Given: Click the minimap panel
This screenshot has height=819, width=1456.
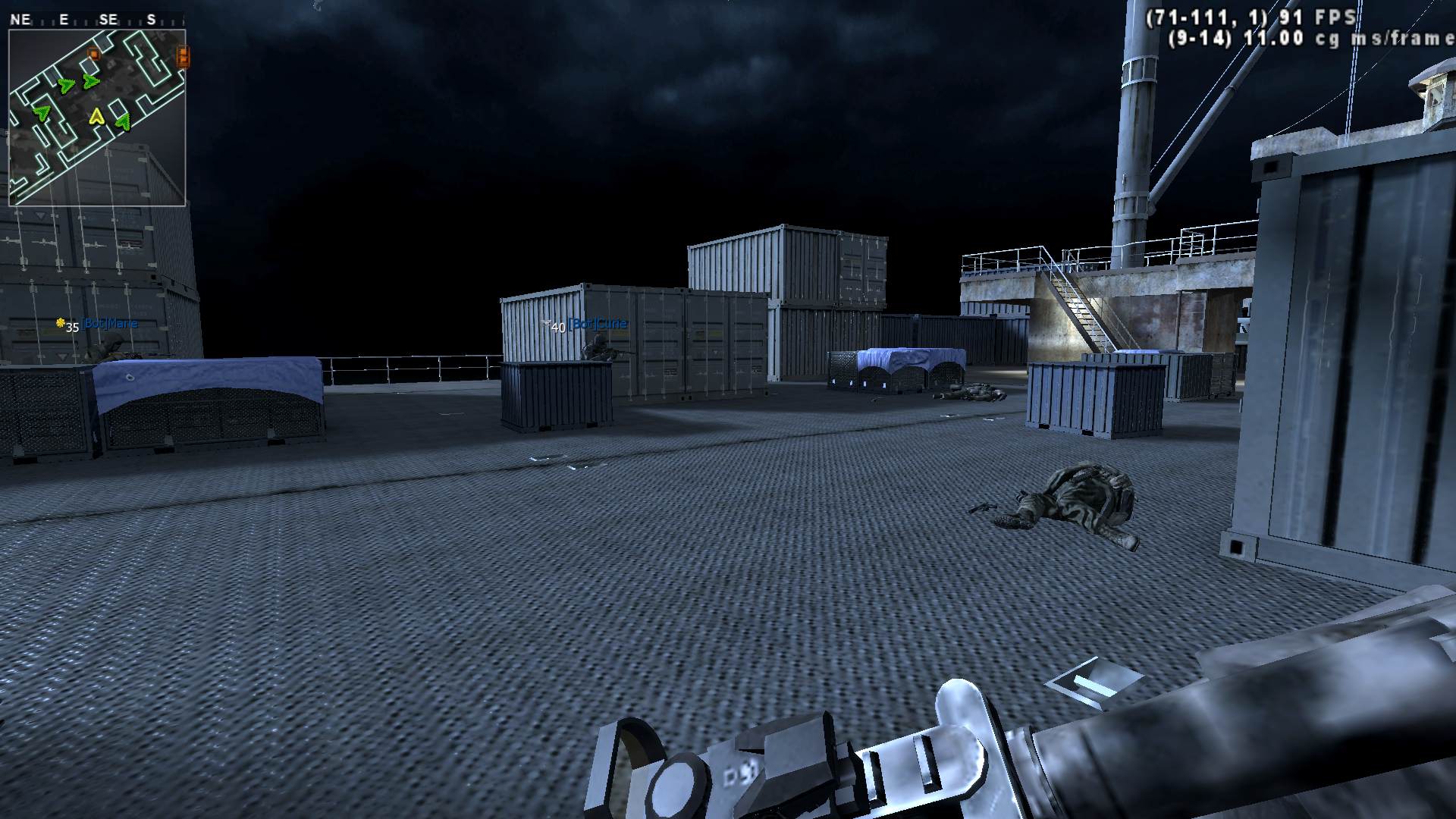Looking at the screenshot, I should [99, 118].
